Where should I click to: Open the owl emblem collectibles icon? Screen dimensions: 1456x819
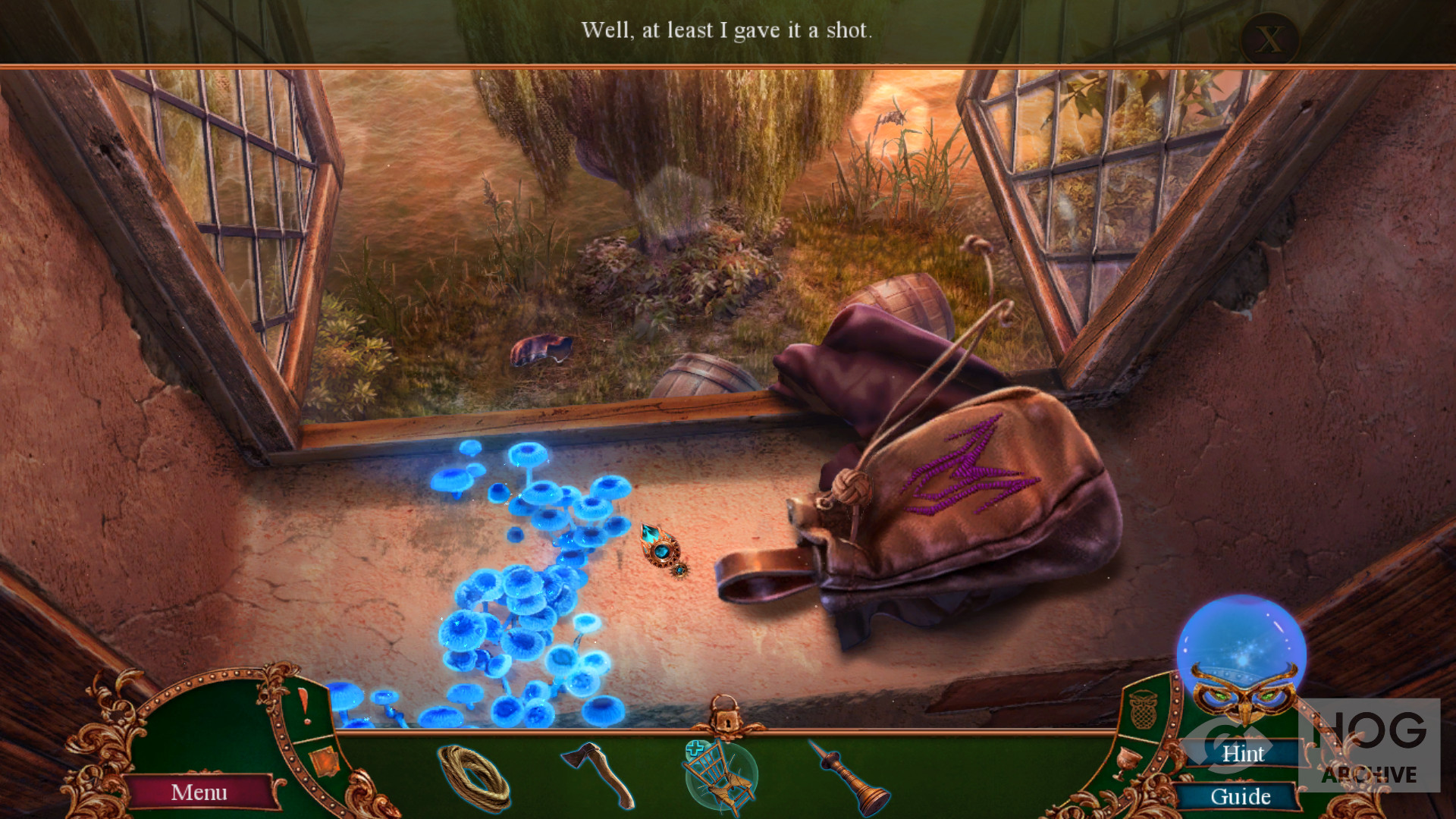tap(1142, 710)
